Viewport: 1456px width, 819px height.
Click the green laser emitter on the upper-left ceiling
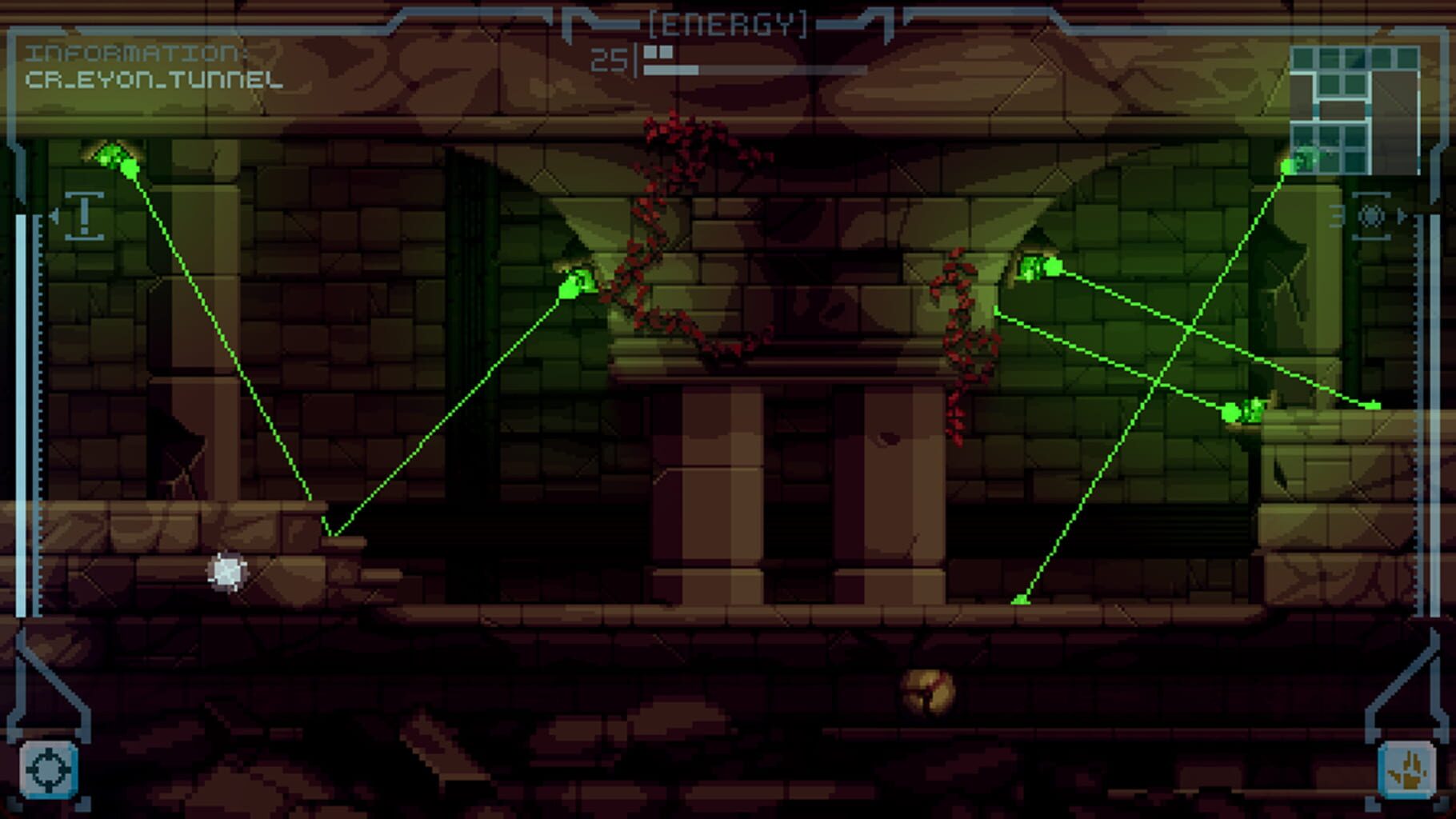click(112, 157)
